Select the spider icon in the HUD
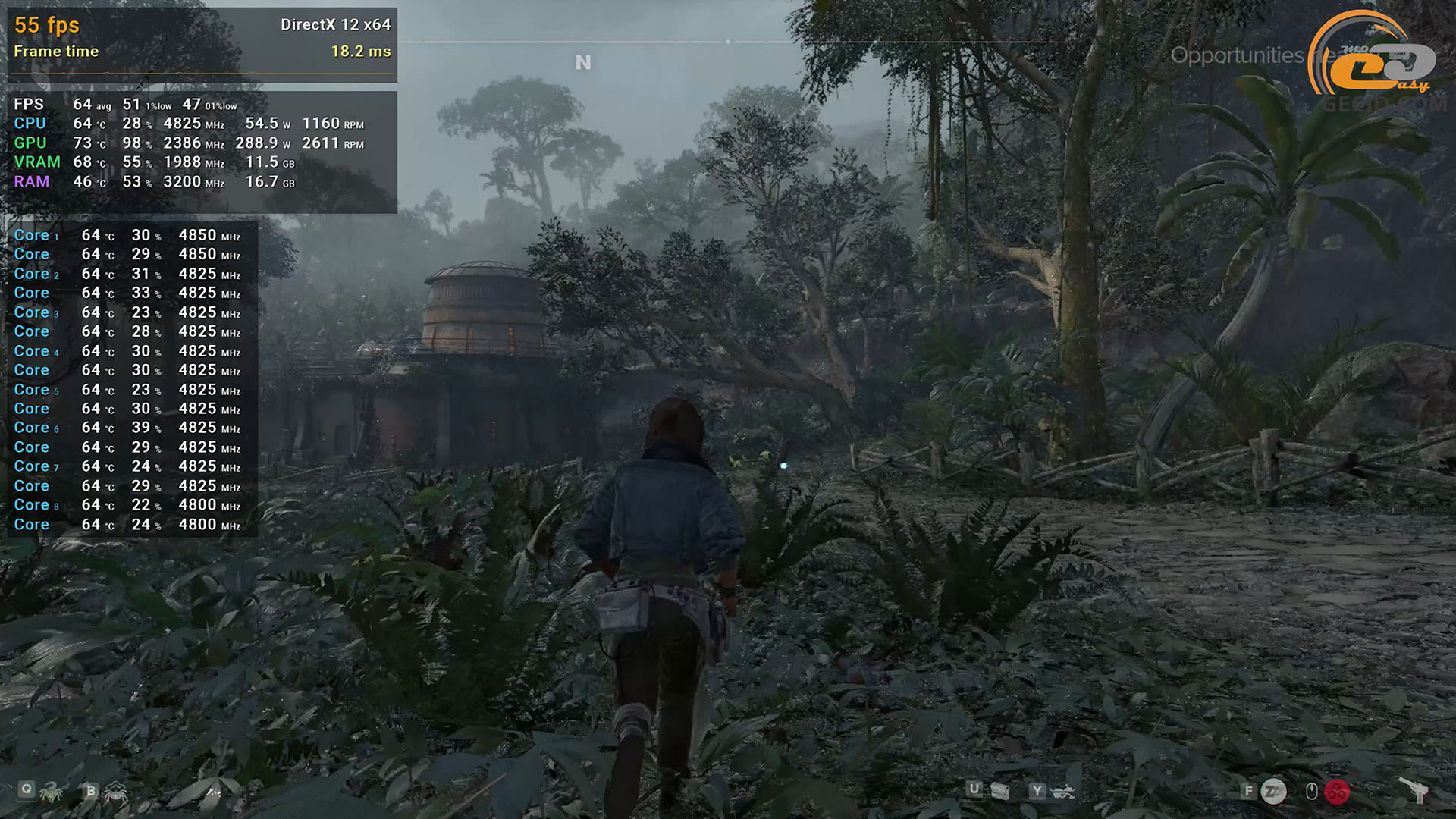 (115, 793)
